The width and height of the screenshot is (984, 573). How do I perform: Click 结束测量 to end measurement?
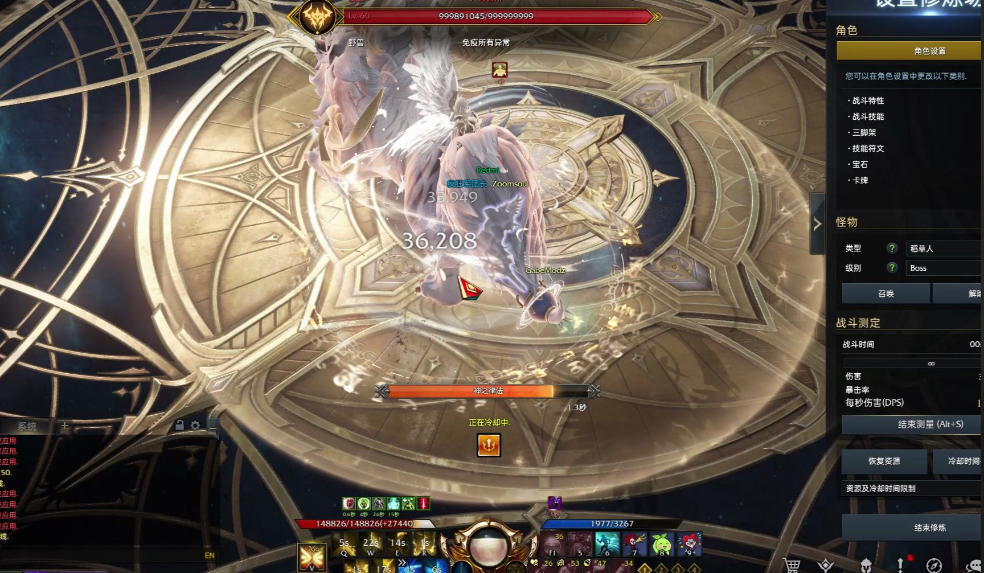912,424
